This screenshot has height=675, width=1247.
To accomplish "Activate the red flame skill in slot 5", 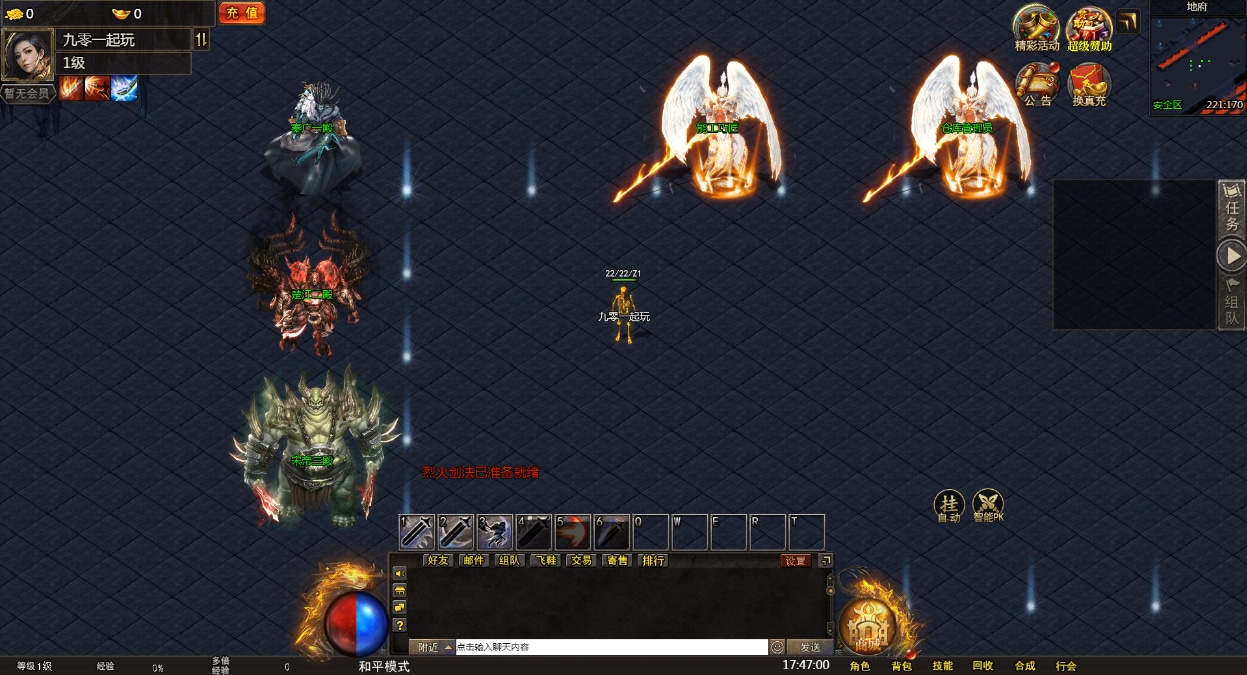I will click(573, 532).
